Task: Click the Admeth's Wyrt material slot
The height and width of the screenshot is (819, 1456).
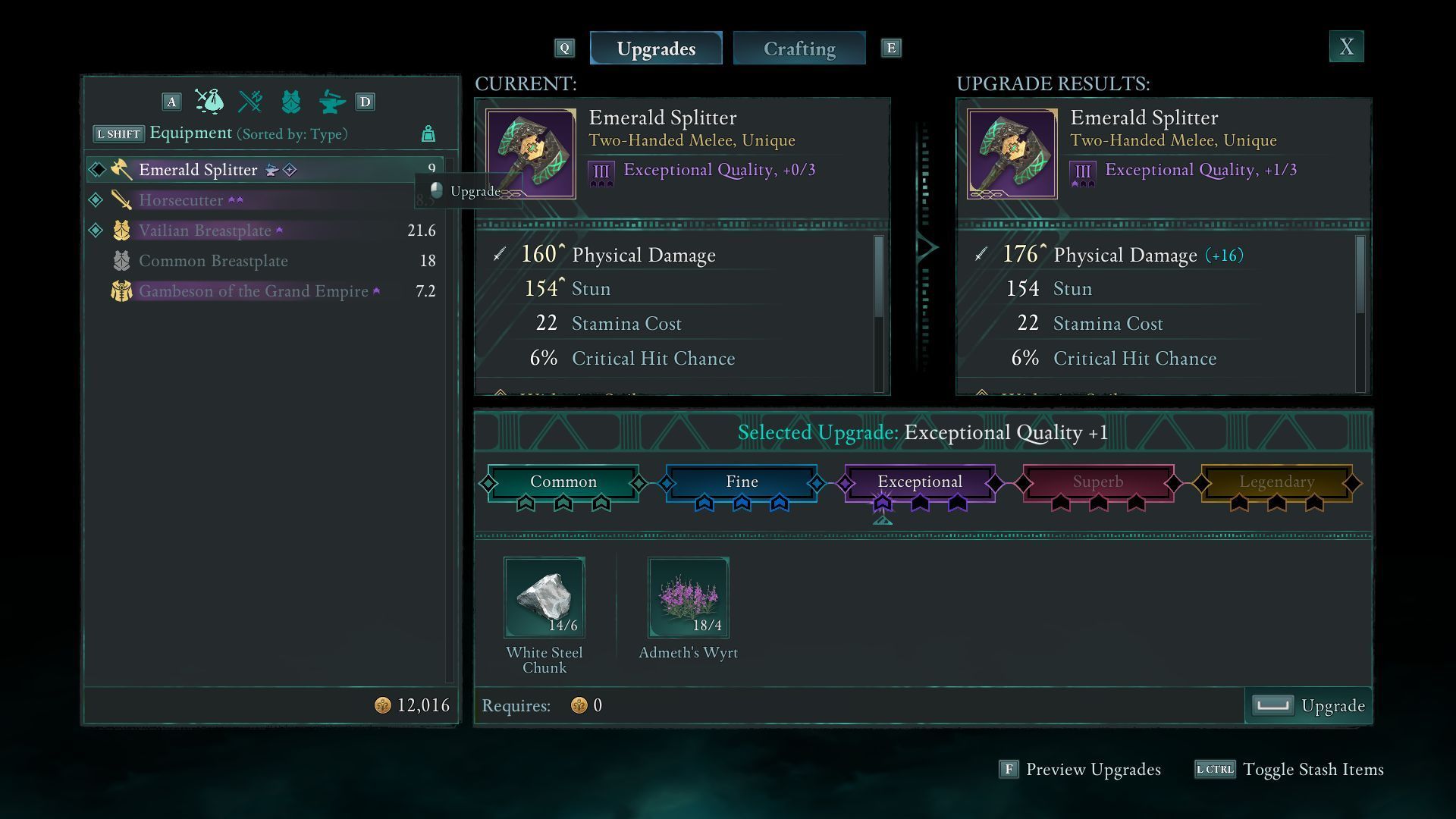Action: click(x=689, y=598)
